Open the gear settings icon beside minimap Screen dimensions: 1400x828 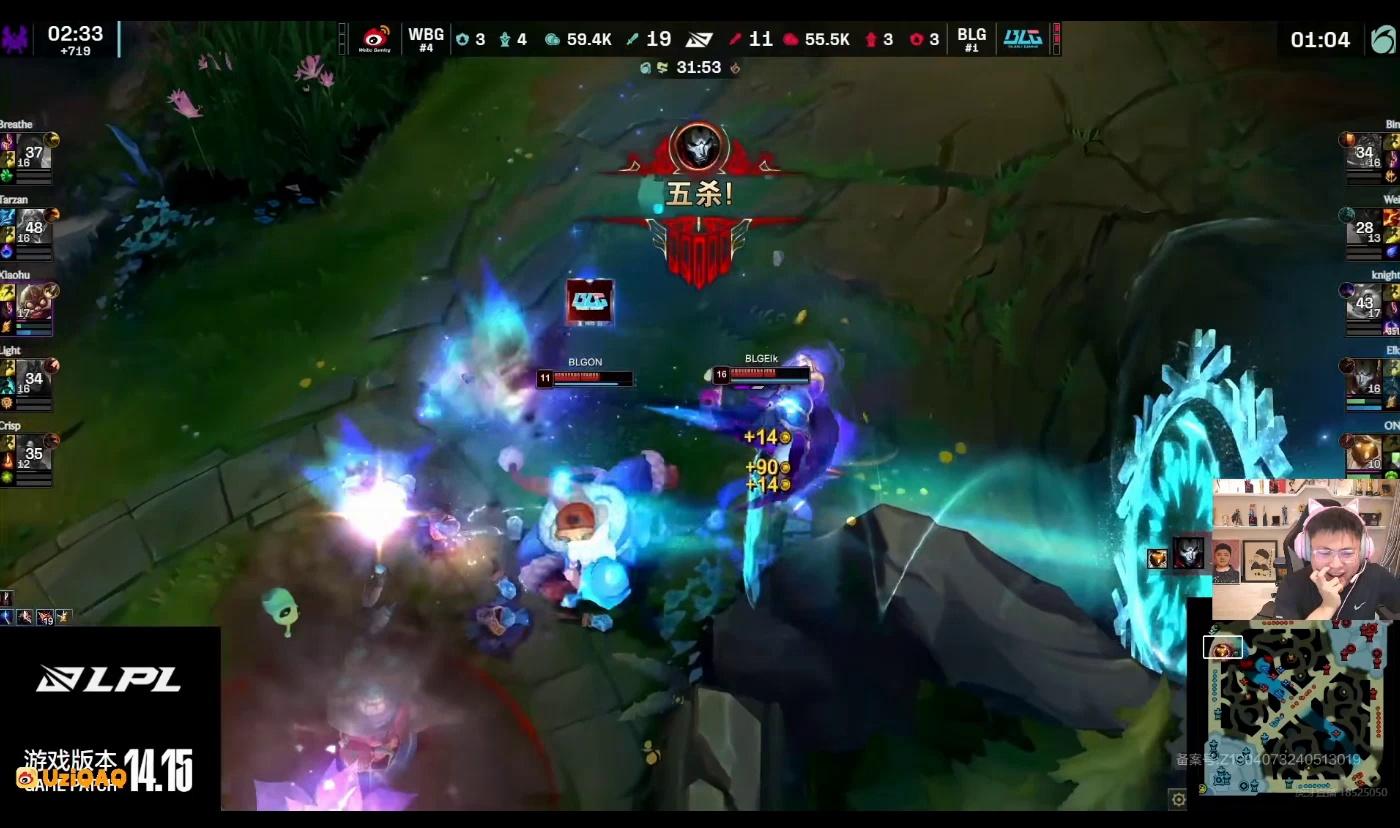(1178, 799)
